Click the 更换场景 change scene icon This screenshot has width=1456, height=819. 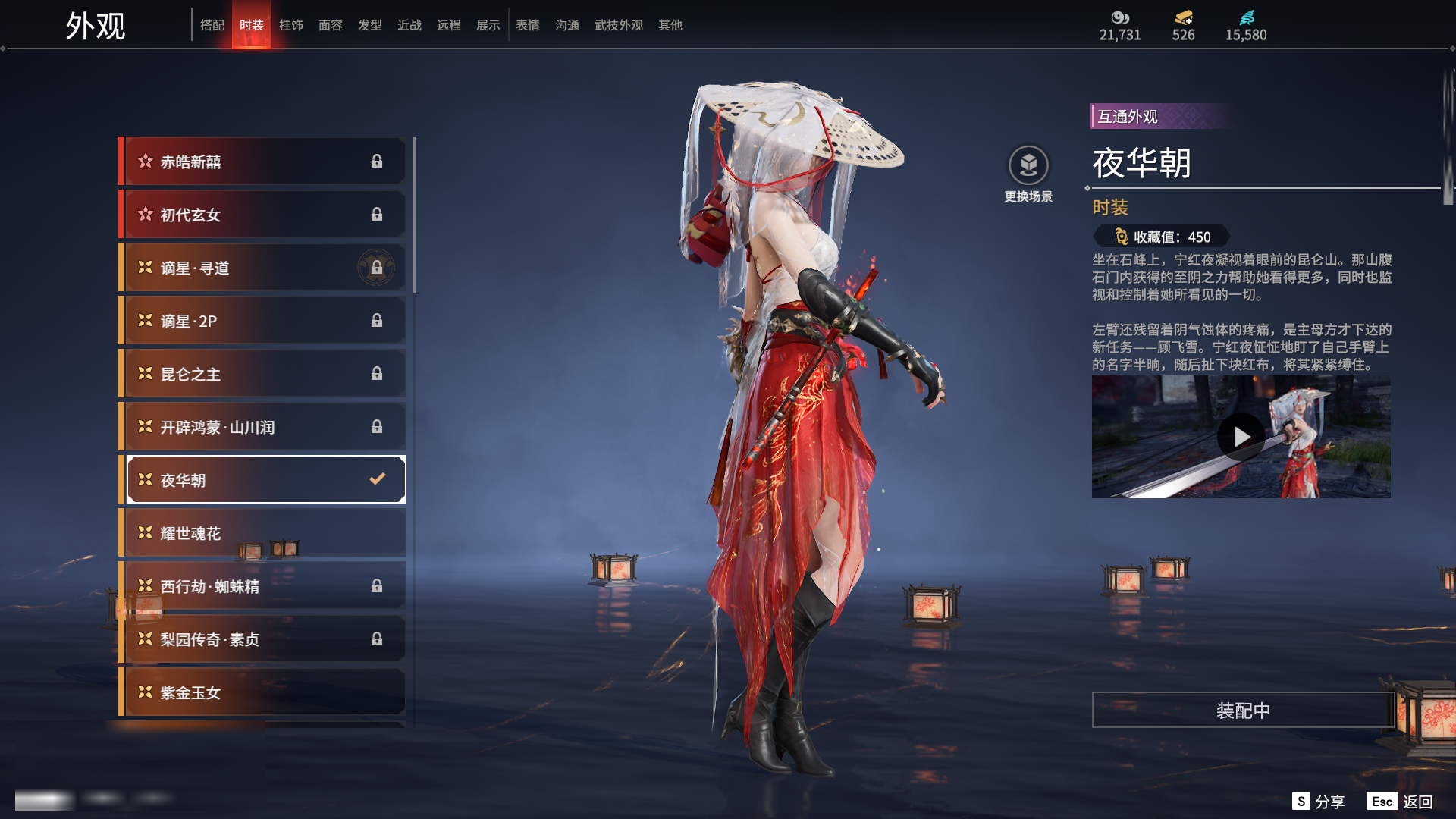[x=1028, y=165]
